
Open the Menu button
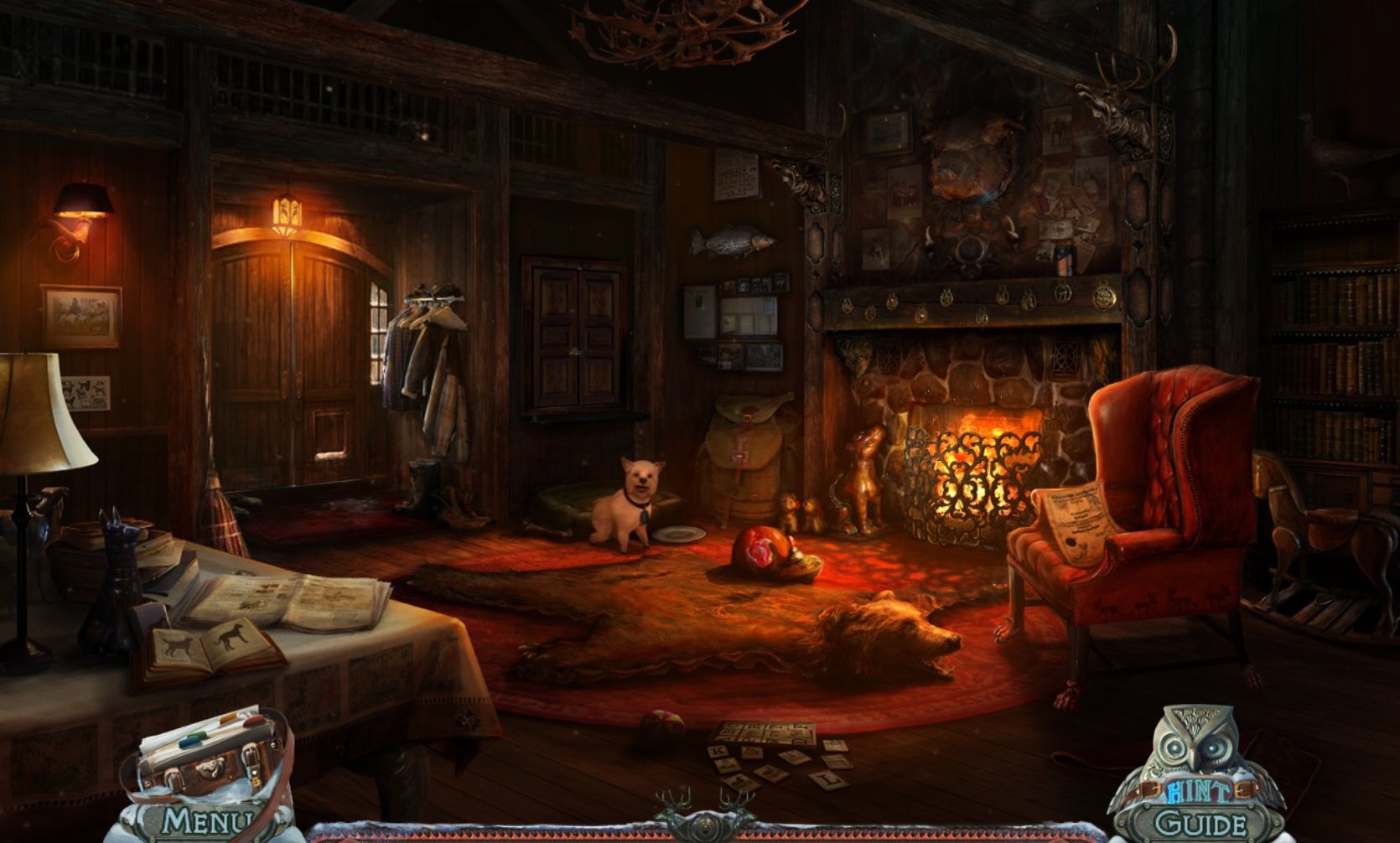point(205,822)
